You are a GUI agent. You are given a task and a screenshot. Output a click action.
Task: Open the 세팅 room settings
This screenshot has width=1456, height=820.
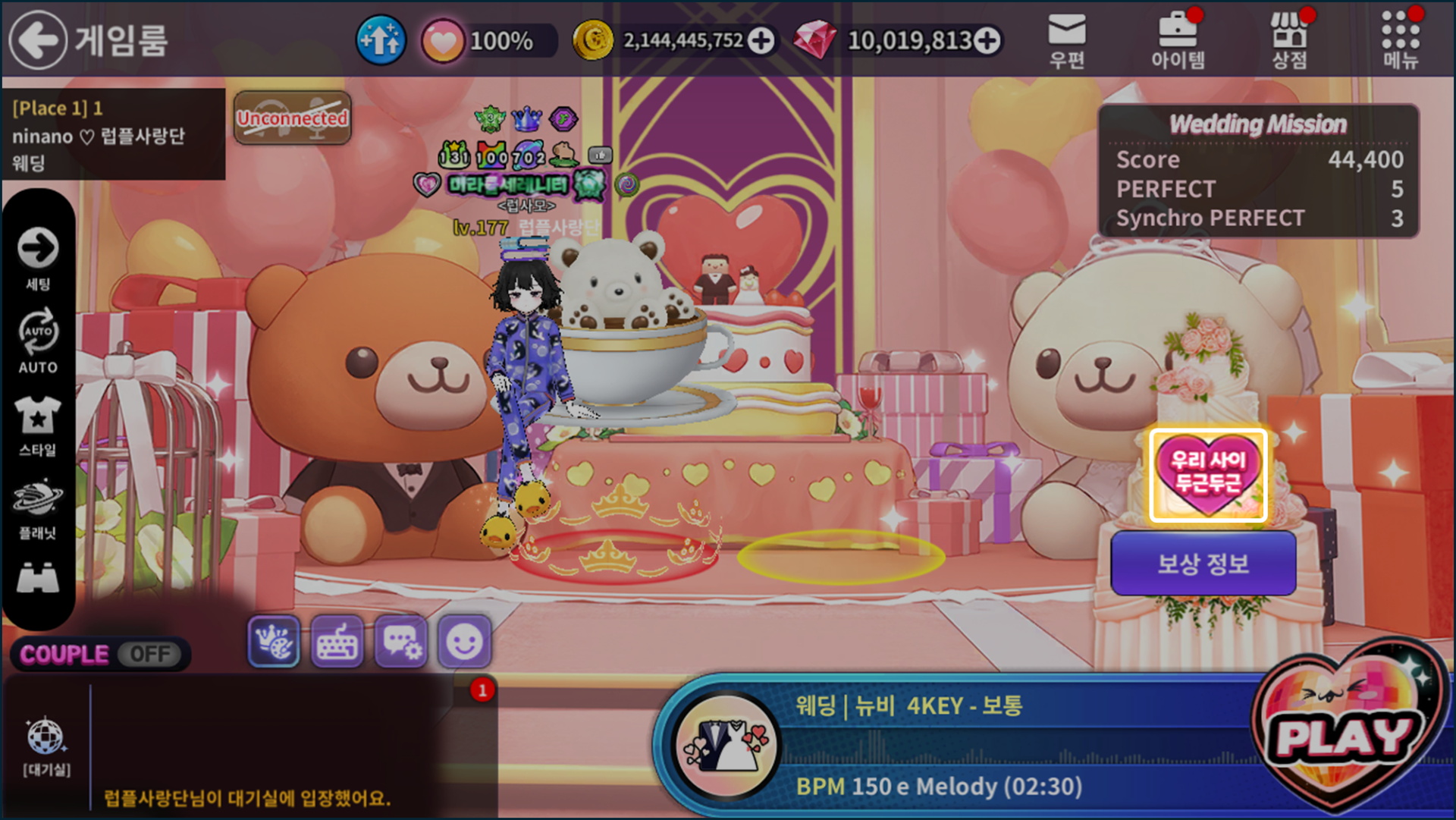38,258
